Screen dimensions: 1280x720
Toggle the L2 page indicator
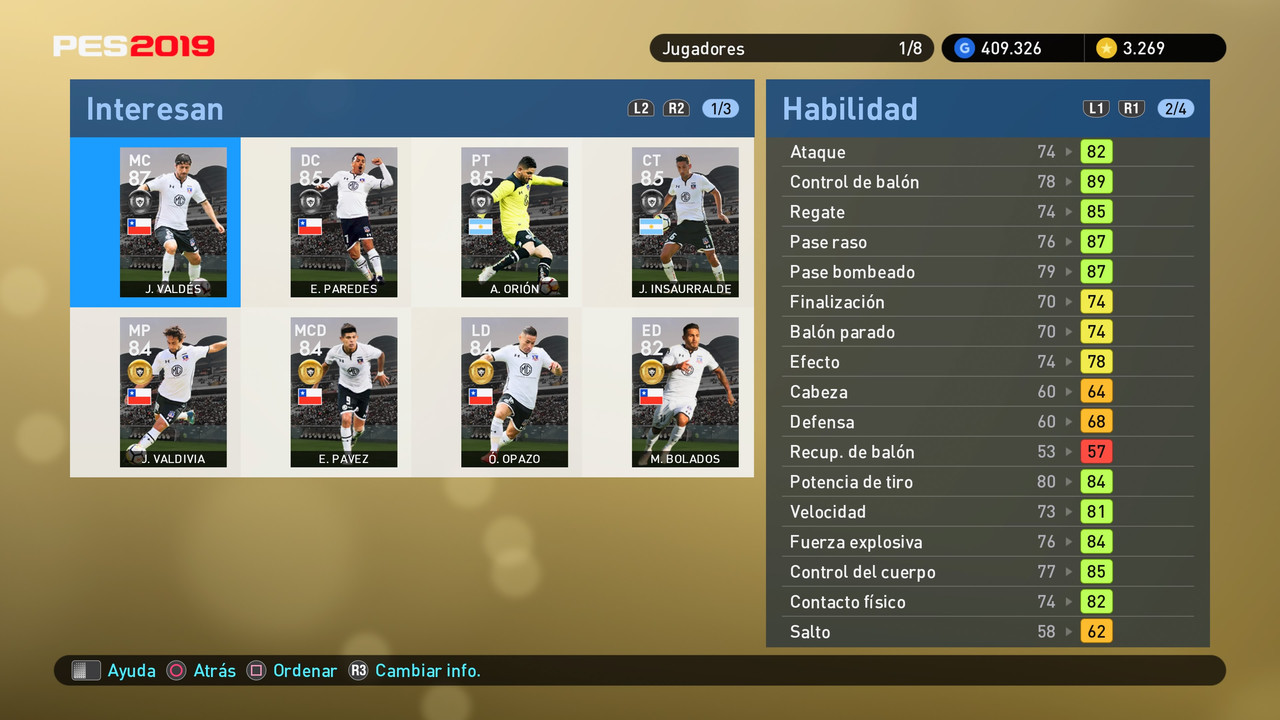click(x=641, y=108)
